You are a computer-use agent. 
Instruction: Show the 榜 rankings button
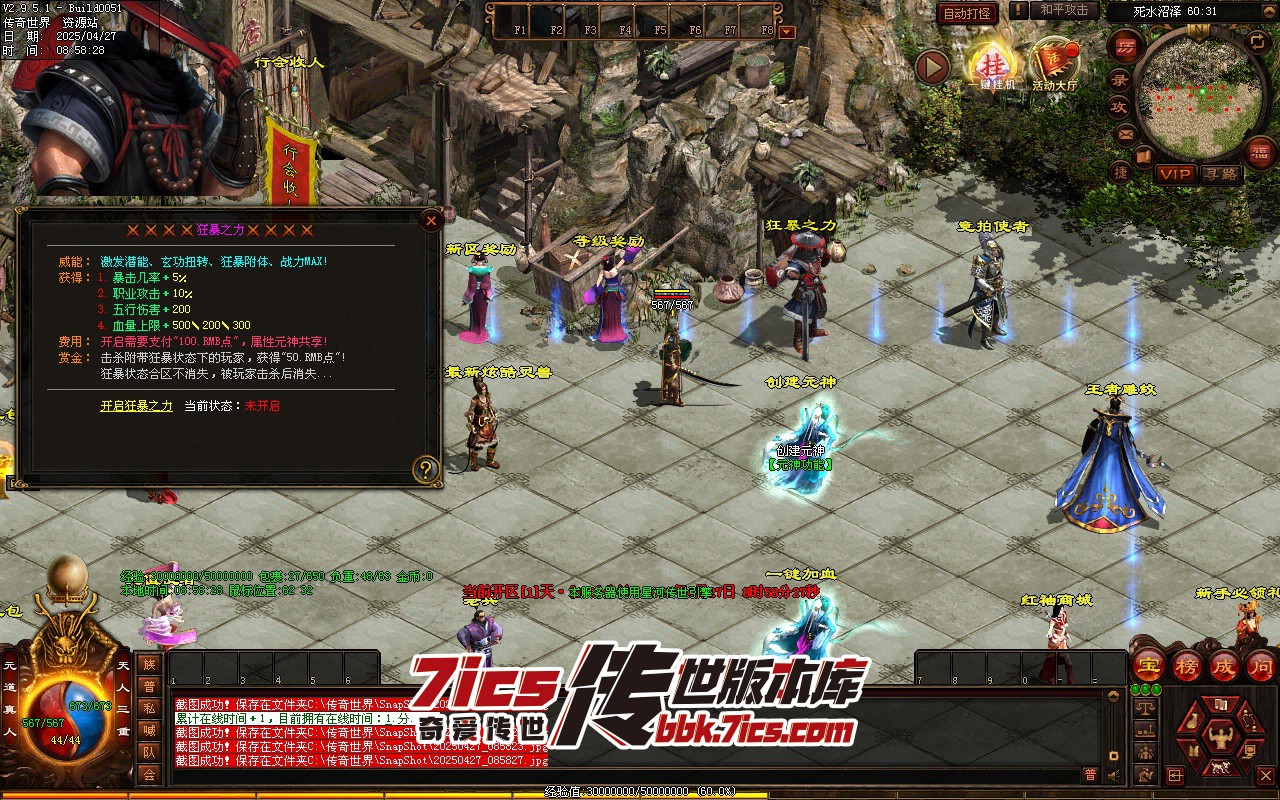tap(1186, 665)
